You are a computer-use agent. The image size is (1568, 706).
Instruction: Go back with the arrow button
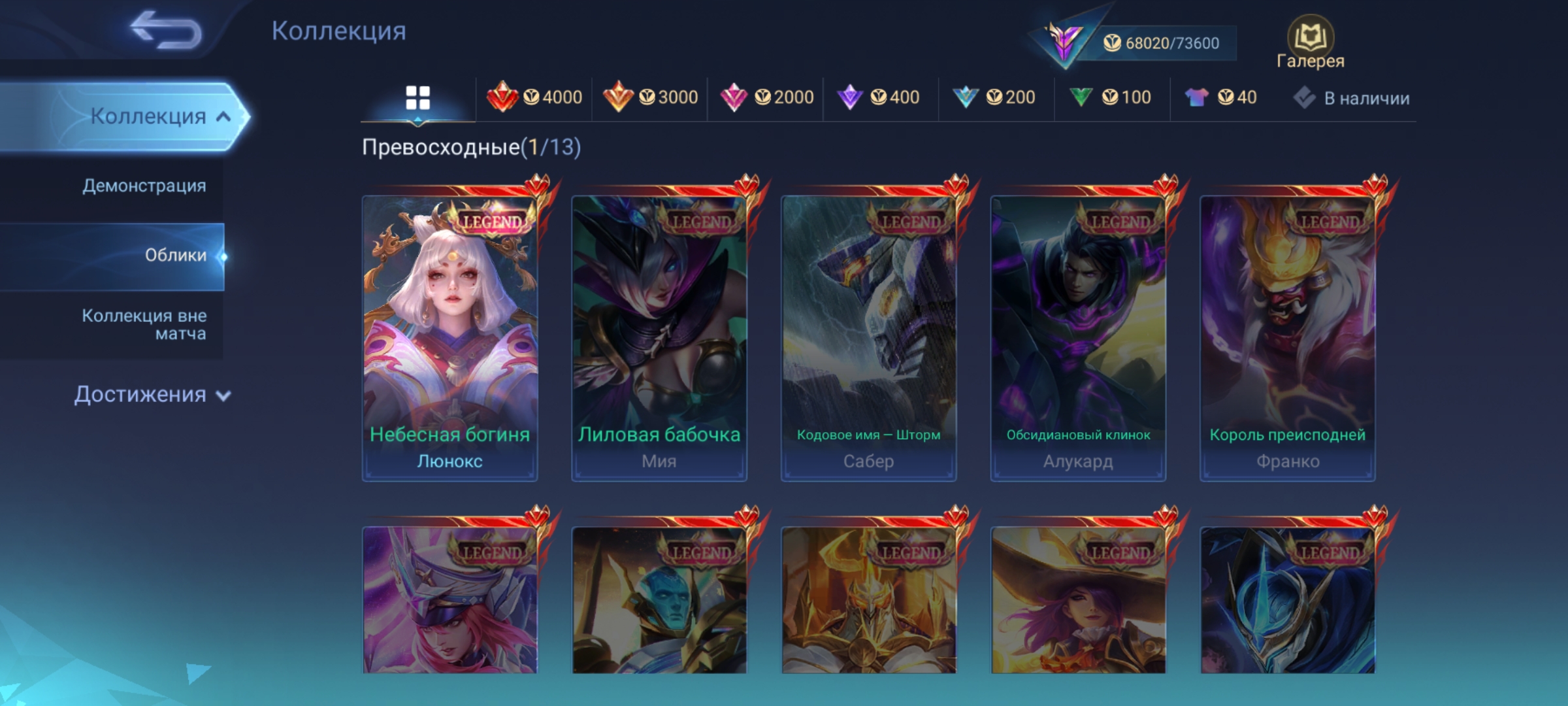(x=166, y=30)
